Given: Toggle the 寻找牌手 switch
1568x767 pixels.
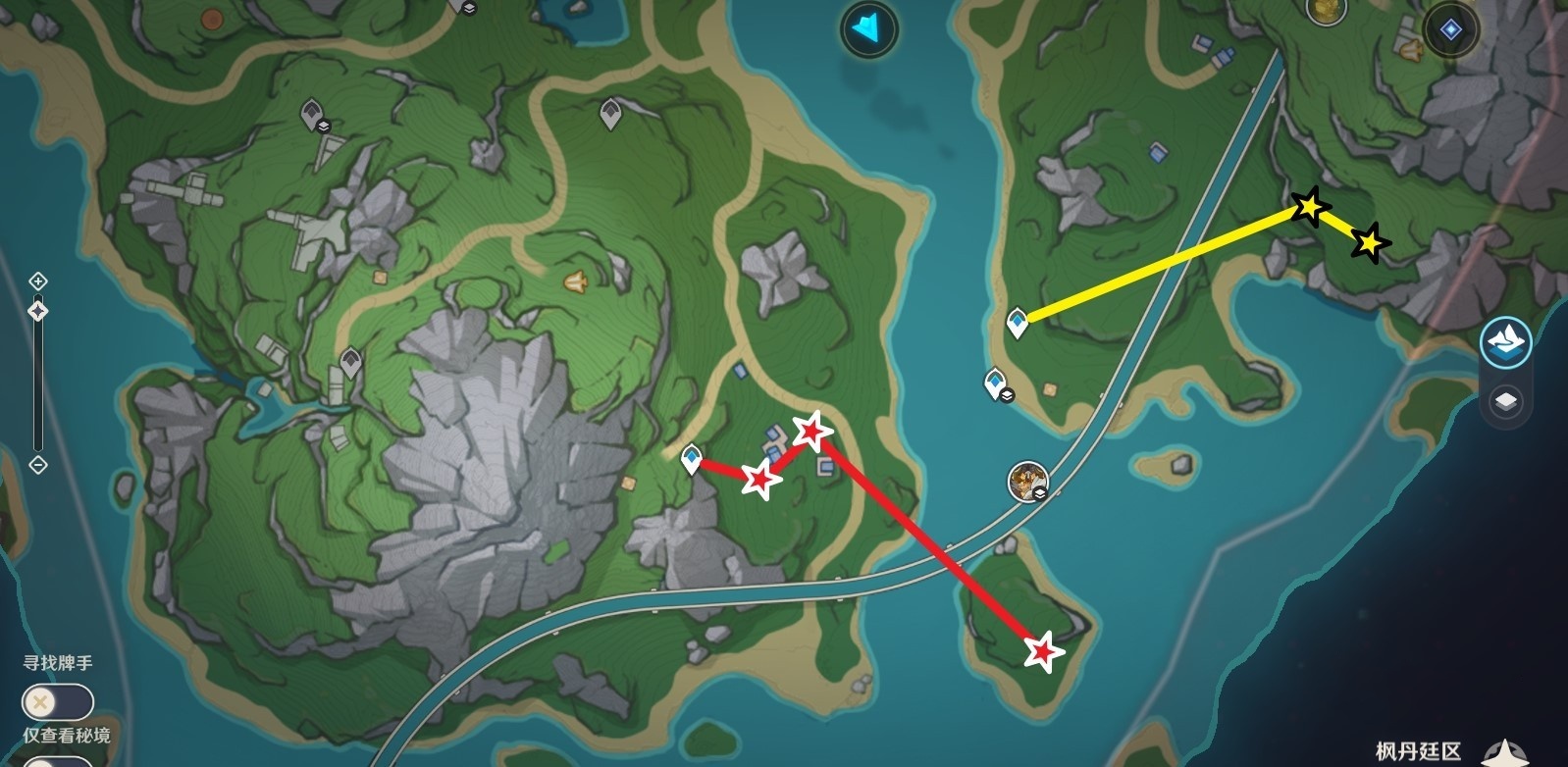Looking at the screenshot, I should [x=57, y=702].
